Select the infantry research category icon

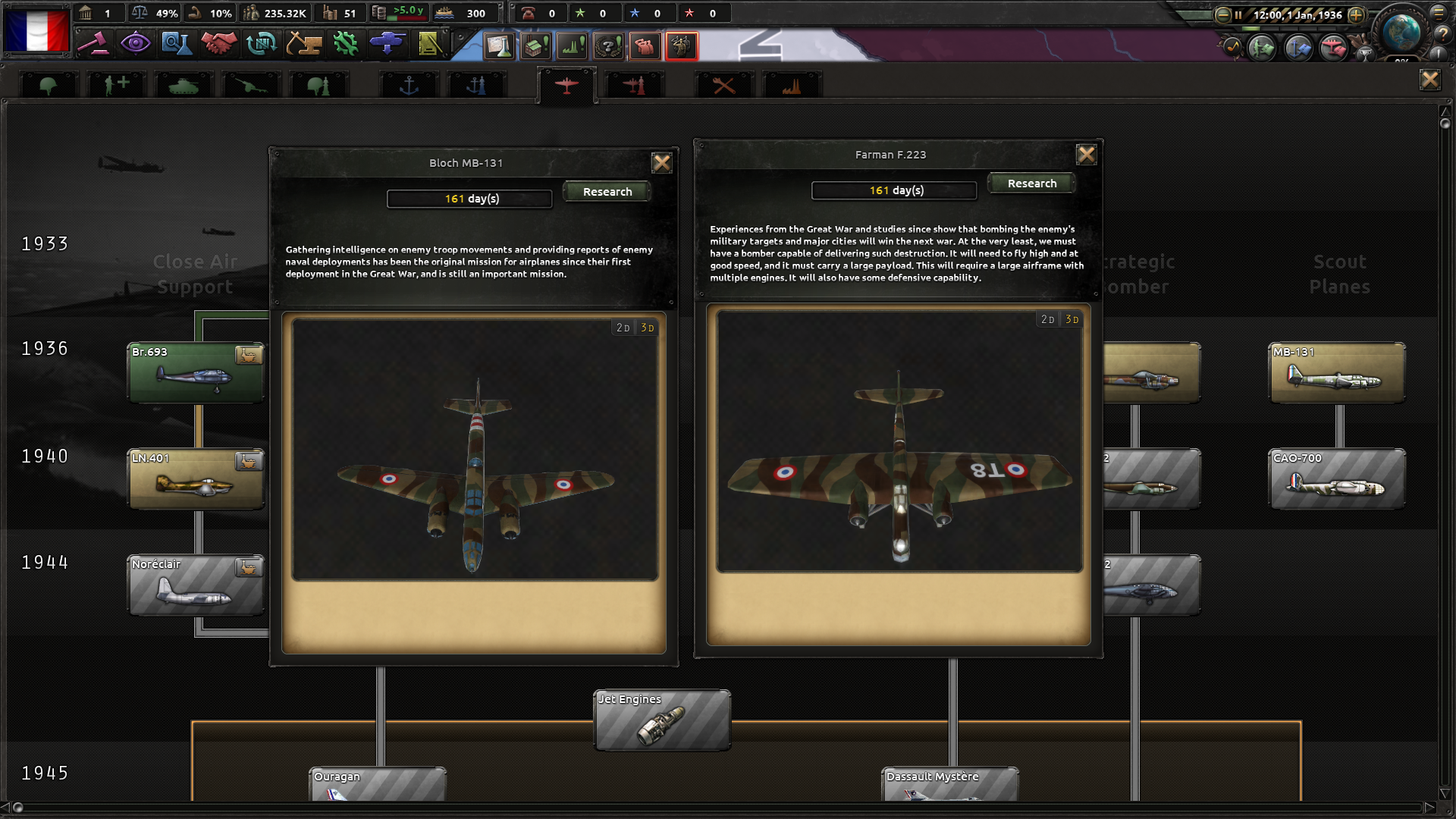point(48,83)
